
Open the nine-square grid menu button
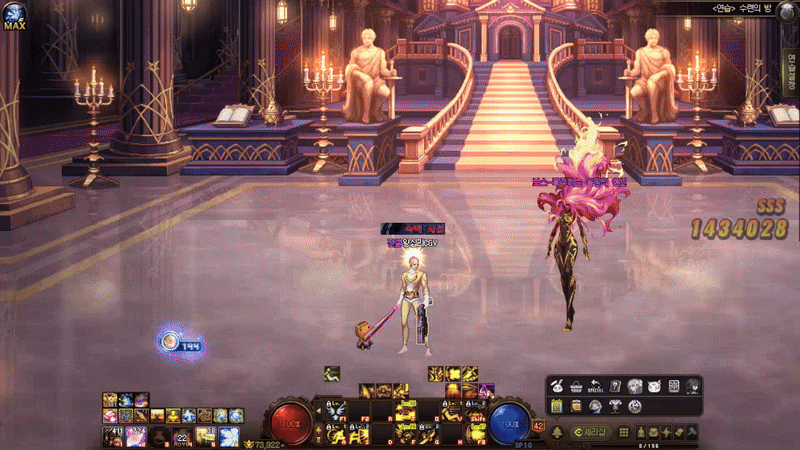(624, 431)
